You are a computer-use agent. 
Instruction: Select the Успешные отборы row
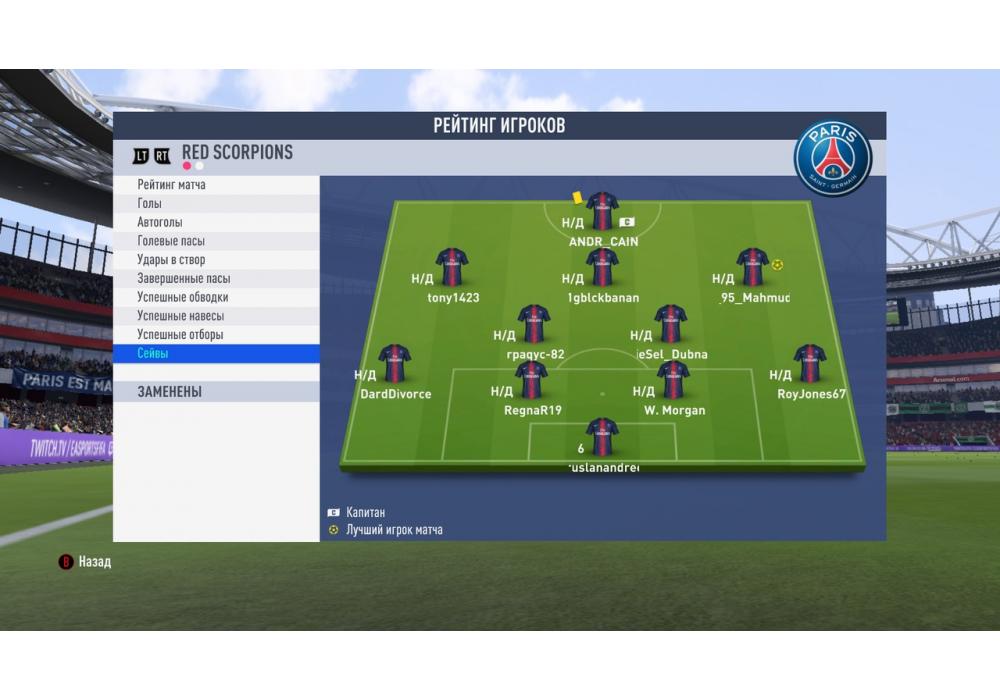[216, 335]
